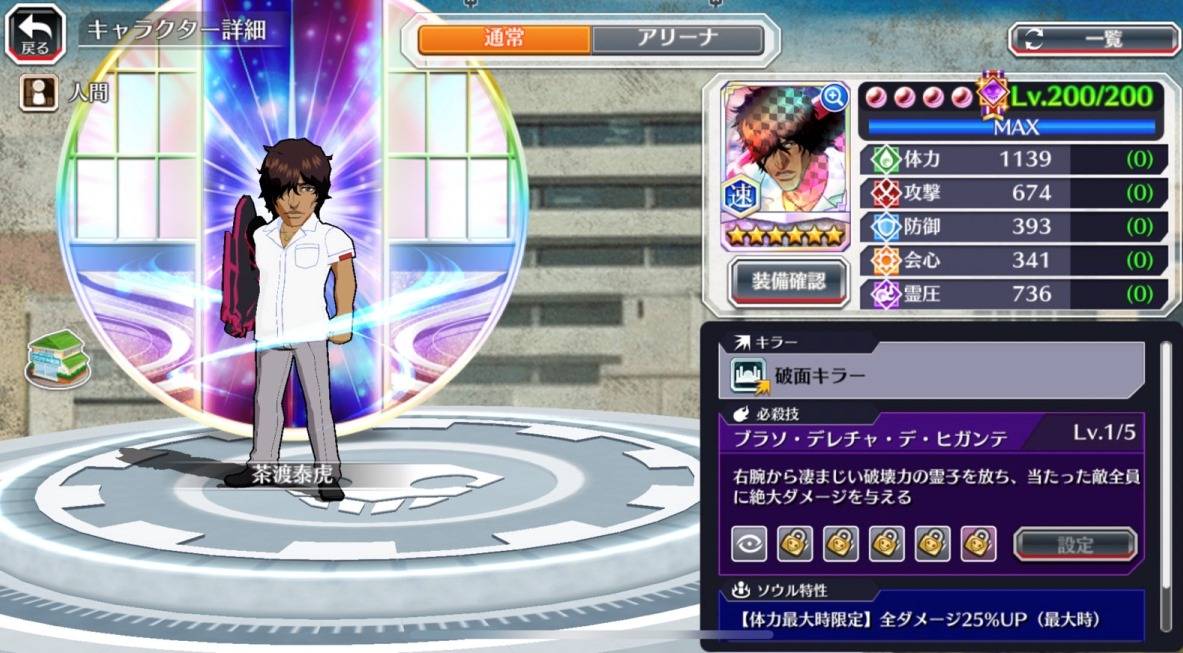Viewport: 1183px width, 653px height.
Task: Go back with the 戻る button
Action: pos(34,34)
